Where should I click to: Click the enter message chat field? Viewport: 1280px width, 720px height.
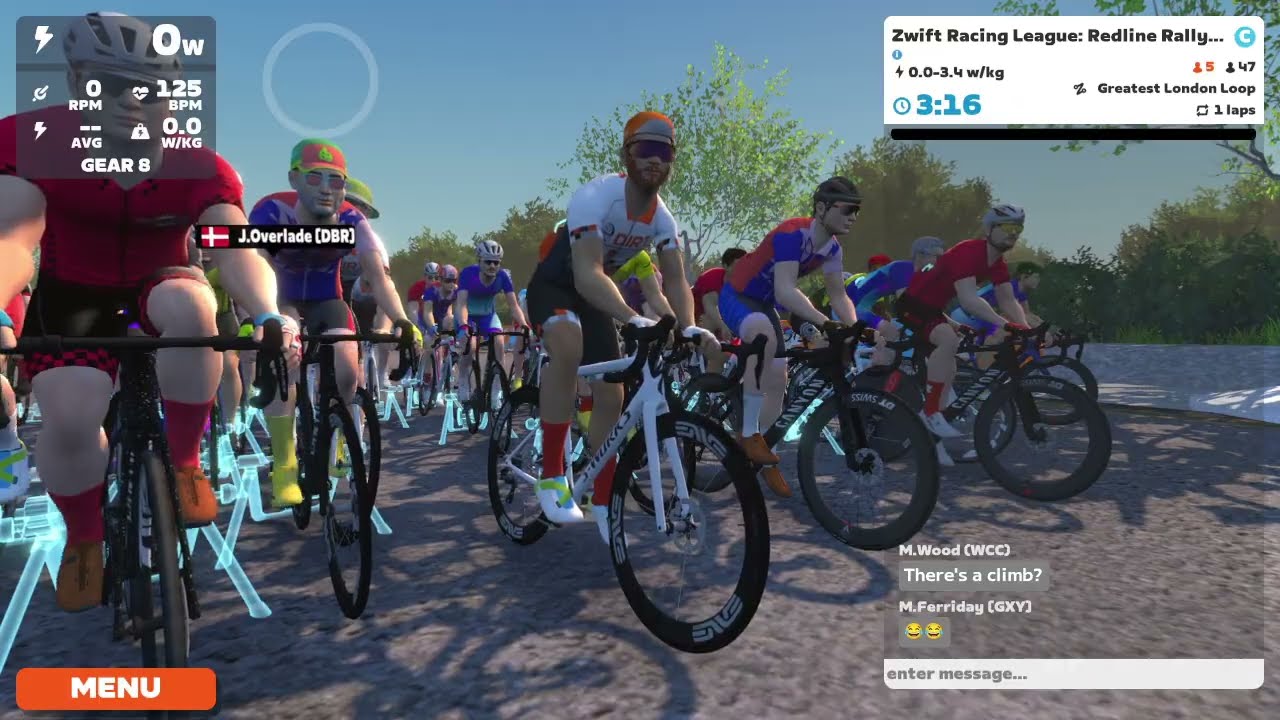[x=1072, y=674]
